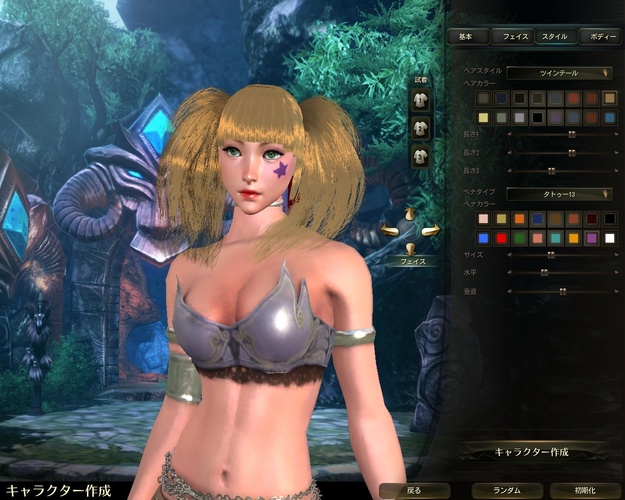The height and width of the screenshot is (500, 625).
Task: Reset settings with the 初期化 button
Action: 583,491
